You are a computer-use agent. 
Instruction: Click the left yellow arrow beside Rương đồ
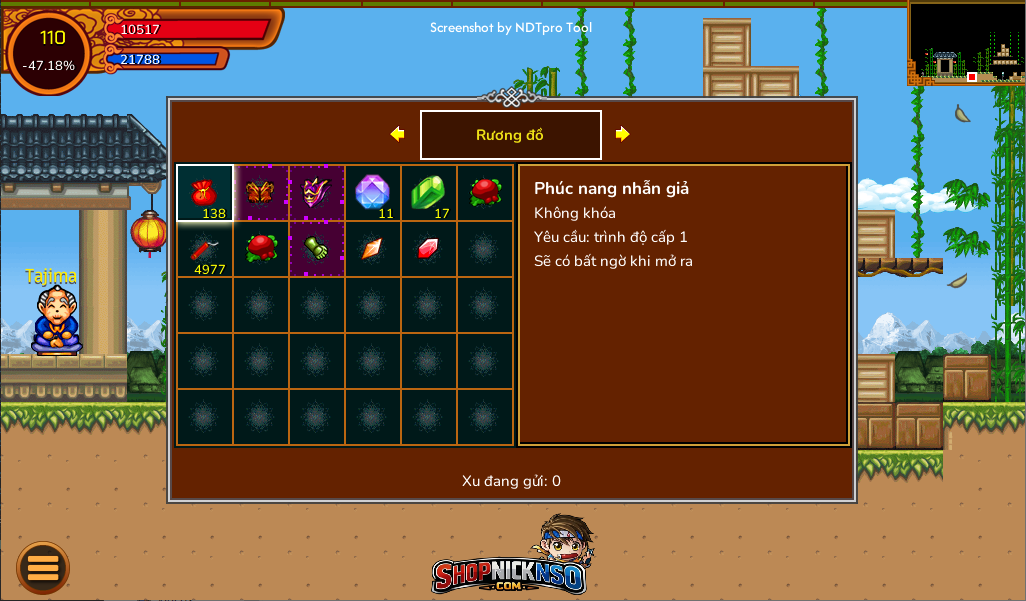(397, 134)
